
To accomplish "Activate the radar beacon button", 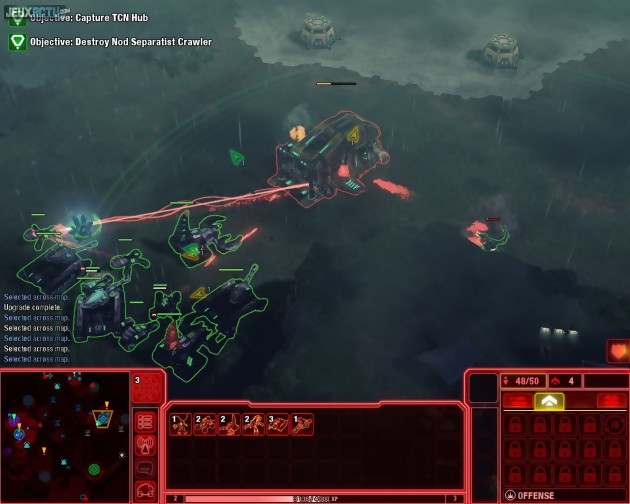I will [x=146, y=445].
